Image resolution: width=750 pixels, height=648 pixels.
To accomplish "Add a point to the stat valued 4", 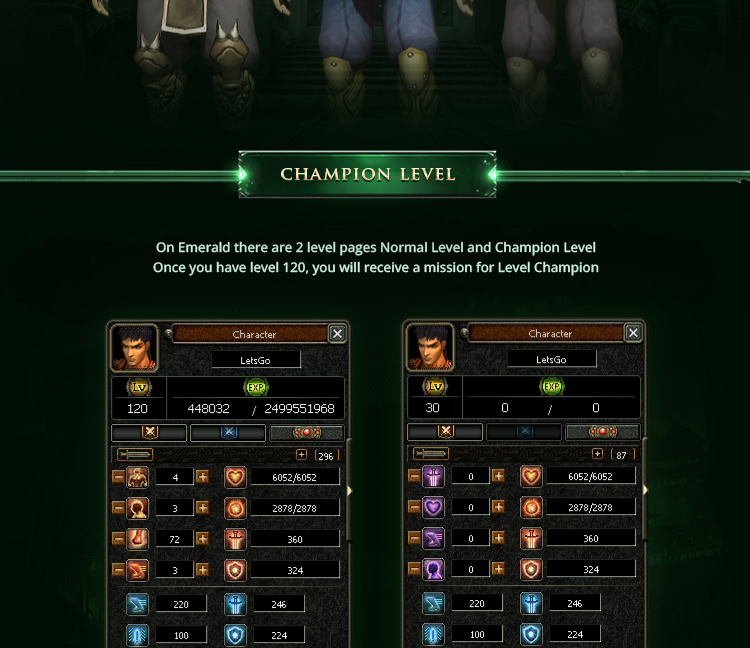I will [x=202, y=477].
